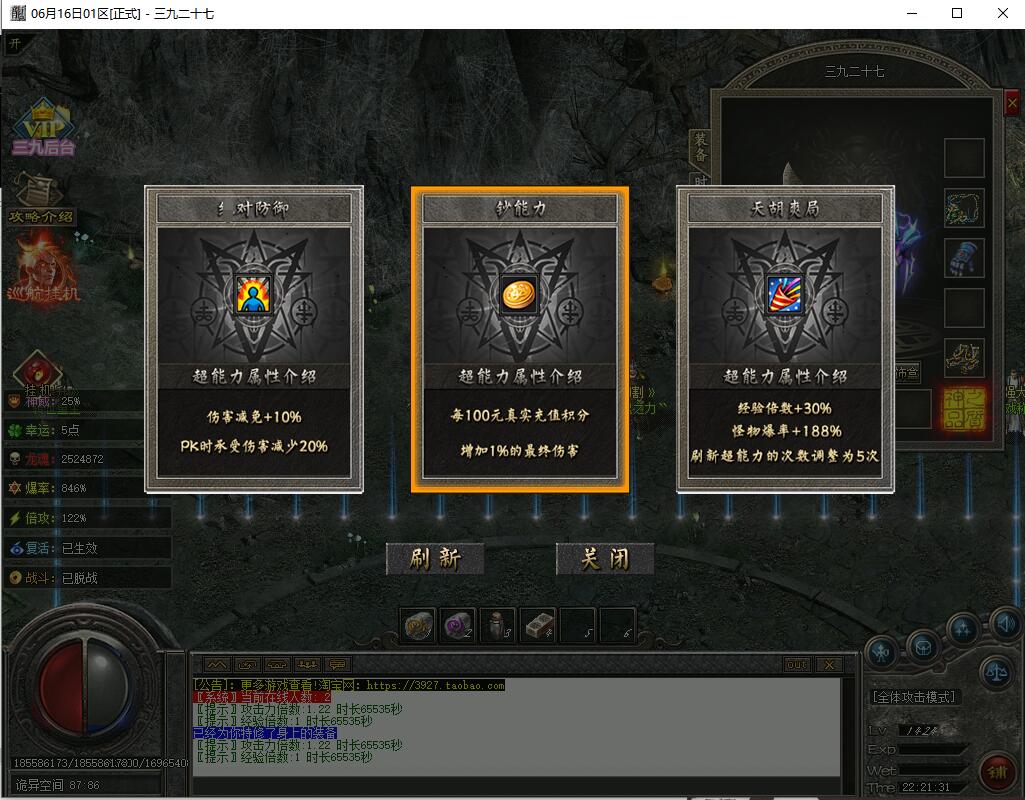Pick the 天胡爽局 superpower card
Screen dimensions: 1025x800
point(785,339)
